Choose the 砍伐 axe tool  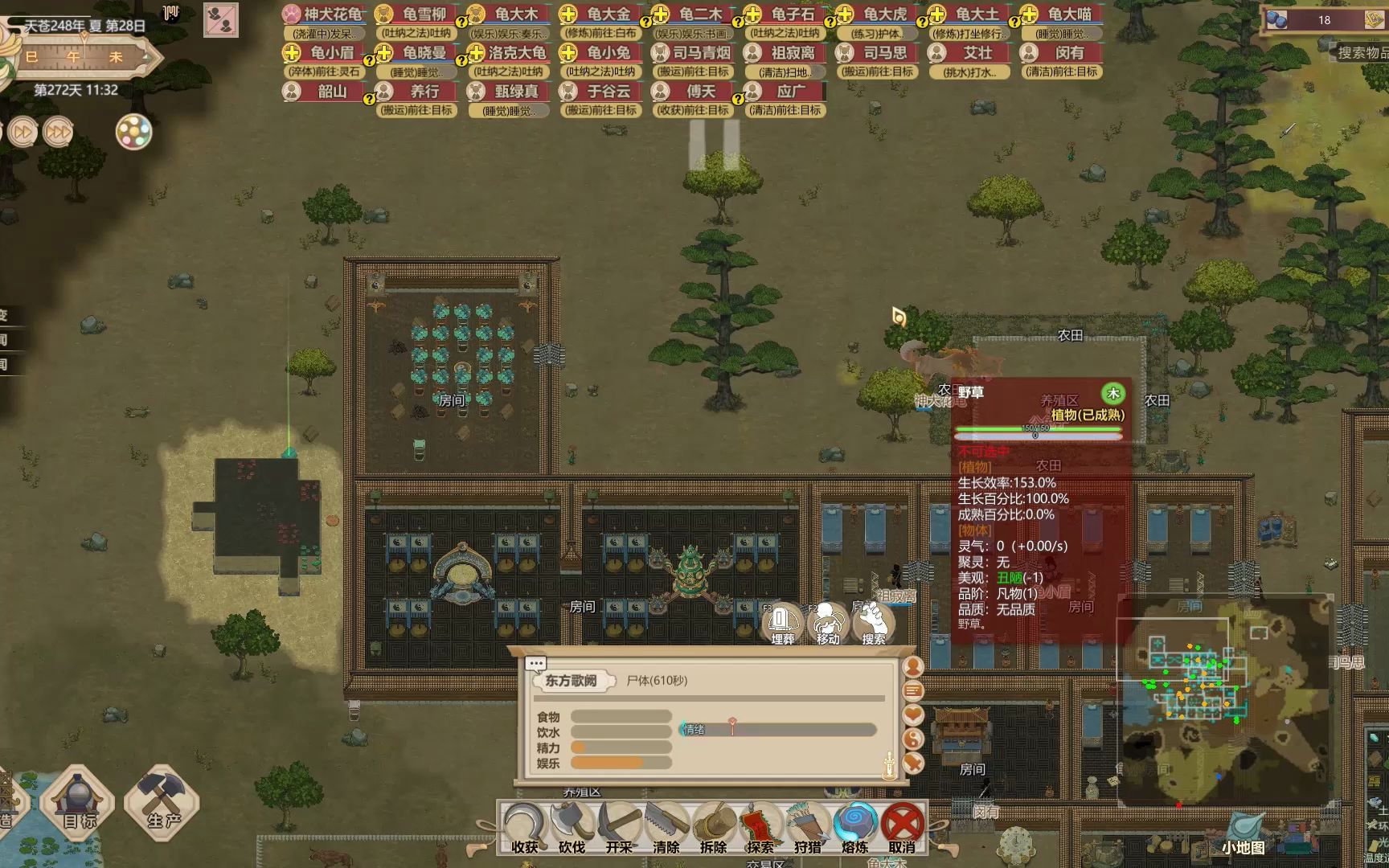click(x=572, y=828)
